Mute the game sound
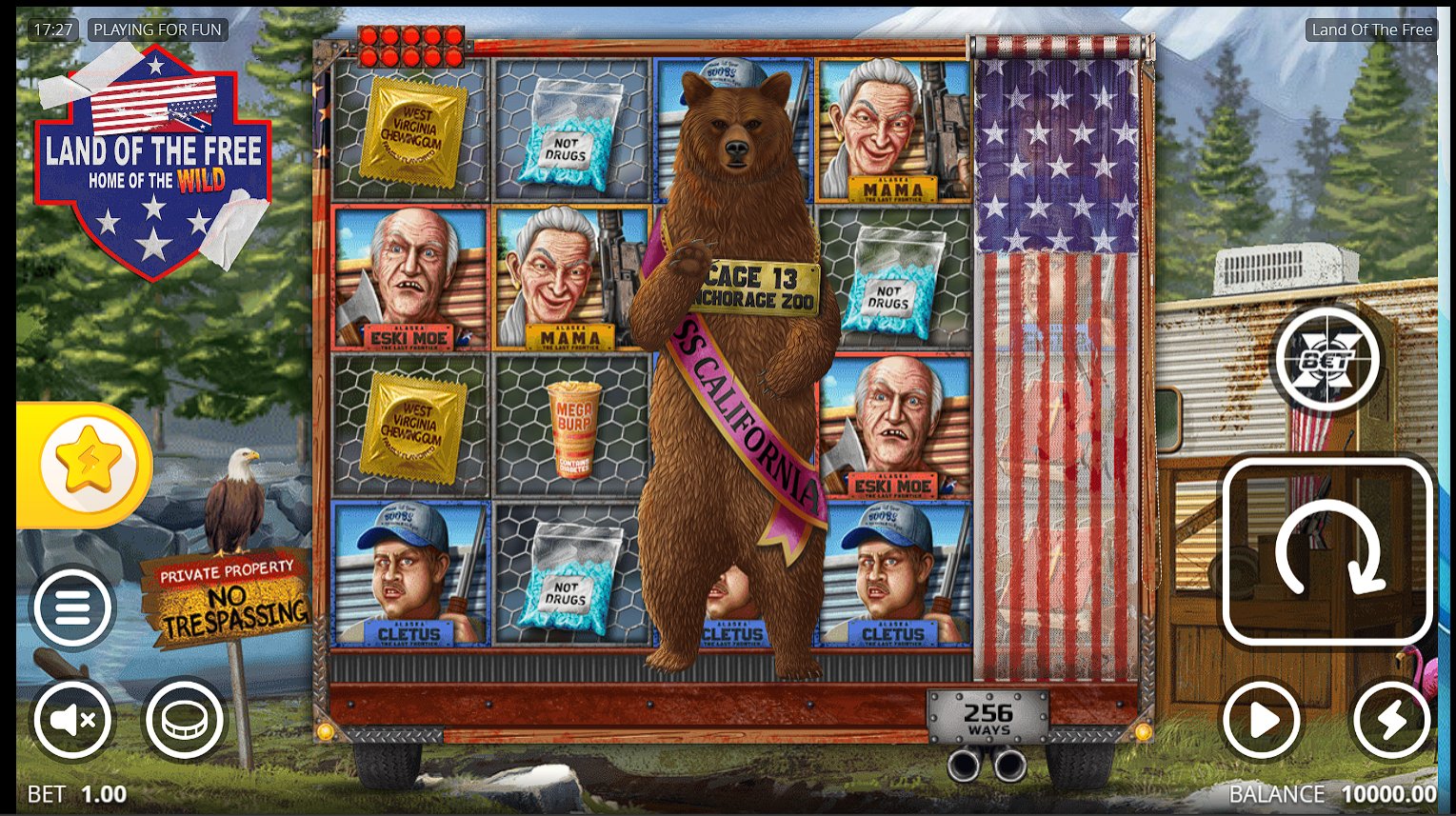 (71, 720)
